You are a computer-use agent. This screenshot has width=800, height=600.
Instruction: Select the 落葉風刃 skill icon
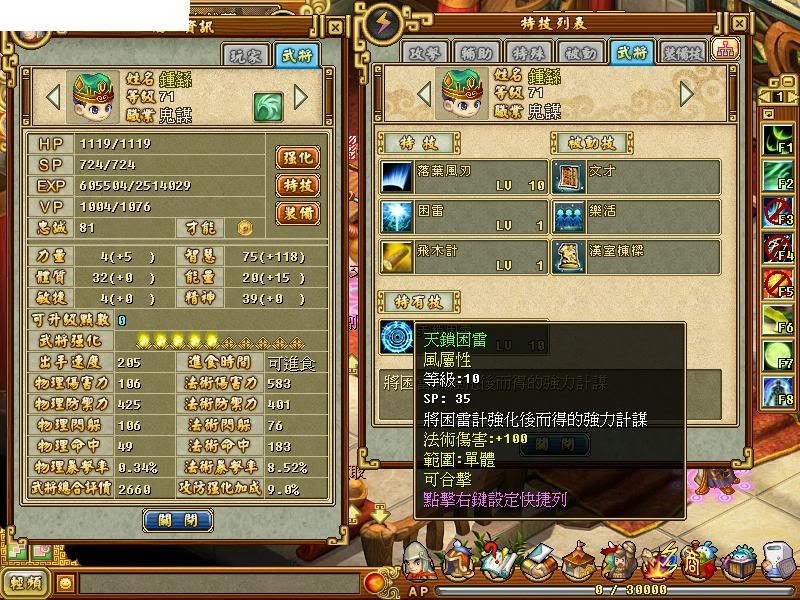tap(396, 177)
